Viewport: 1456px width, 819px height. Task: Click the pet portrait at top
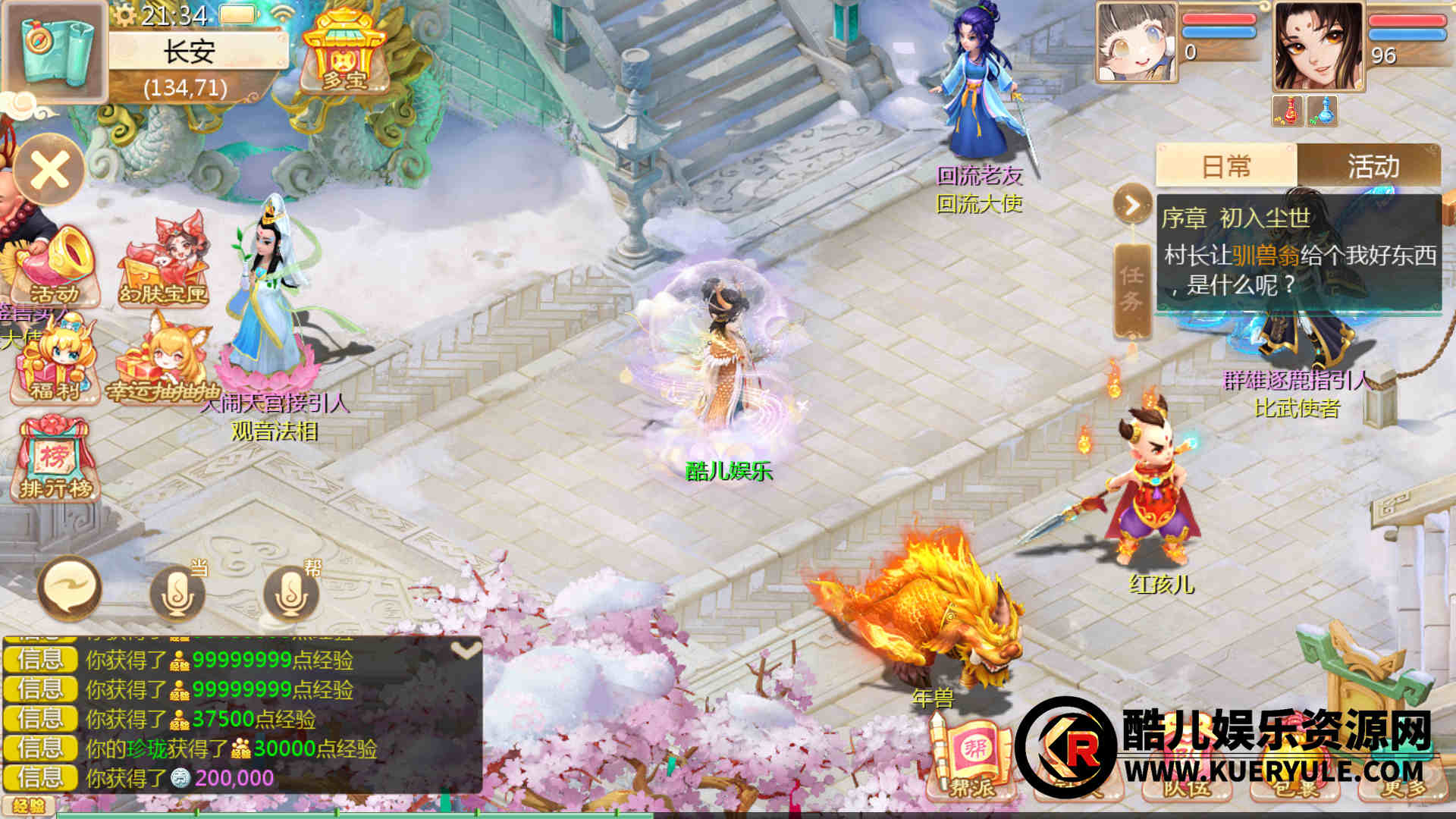(x=1136, y=42)
